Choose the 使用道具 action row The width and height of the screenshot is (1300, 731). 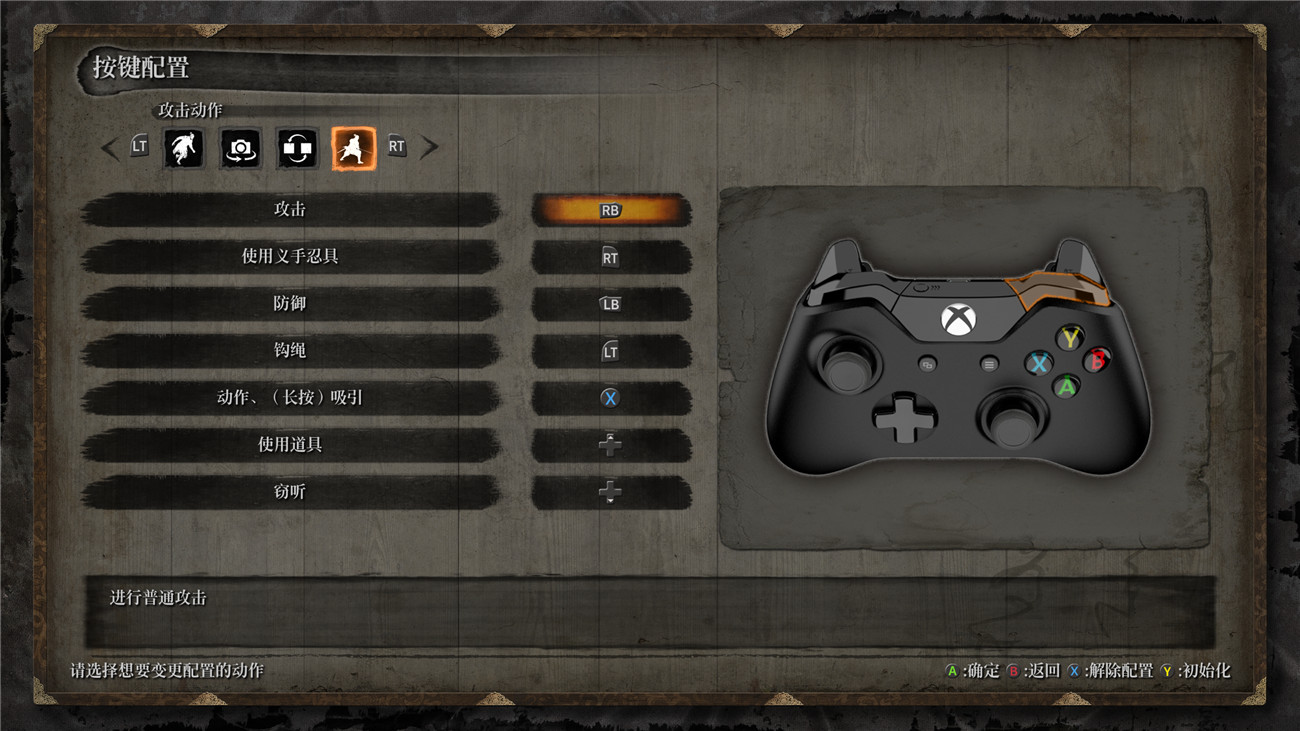[290, 445]
